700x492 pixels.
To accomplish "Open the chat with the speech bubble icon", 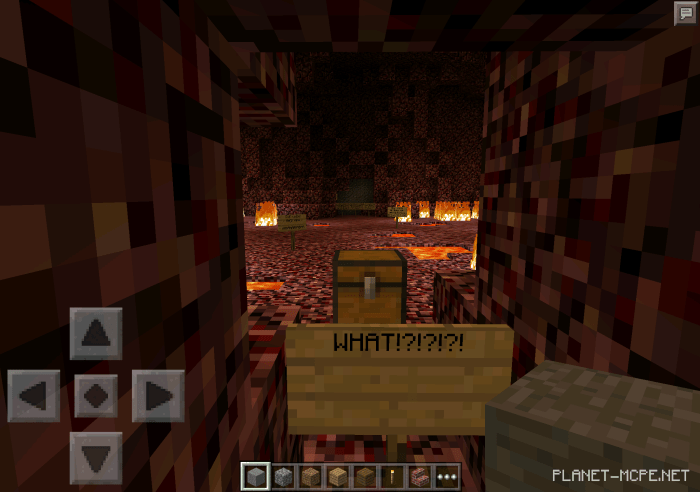I will pyautogui.click(x=684, y=12).
